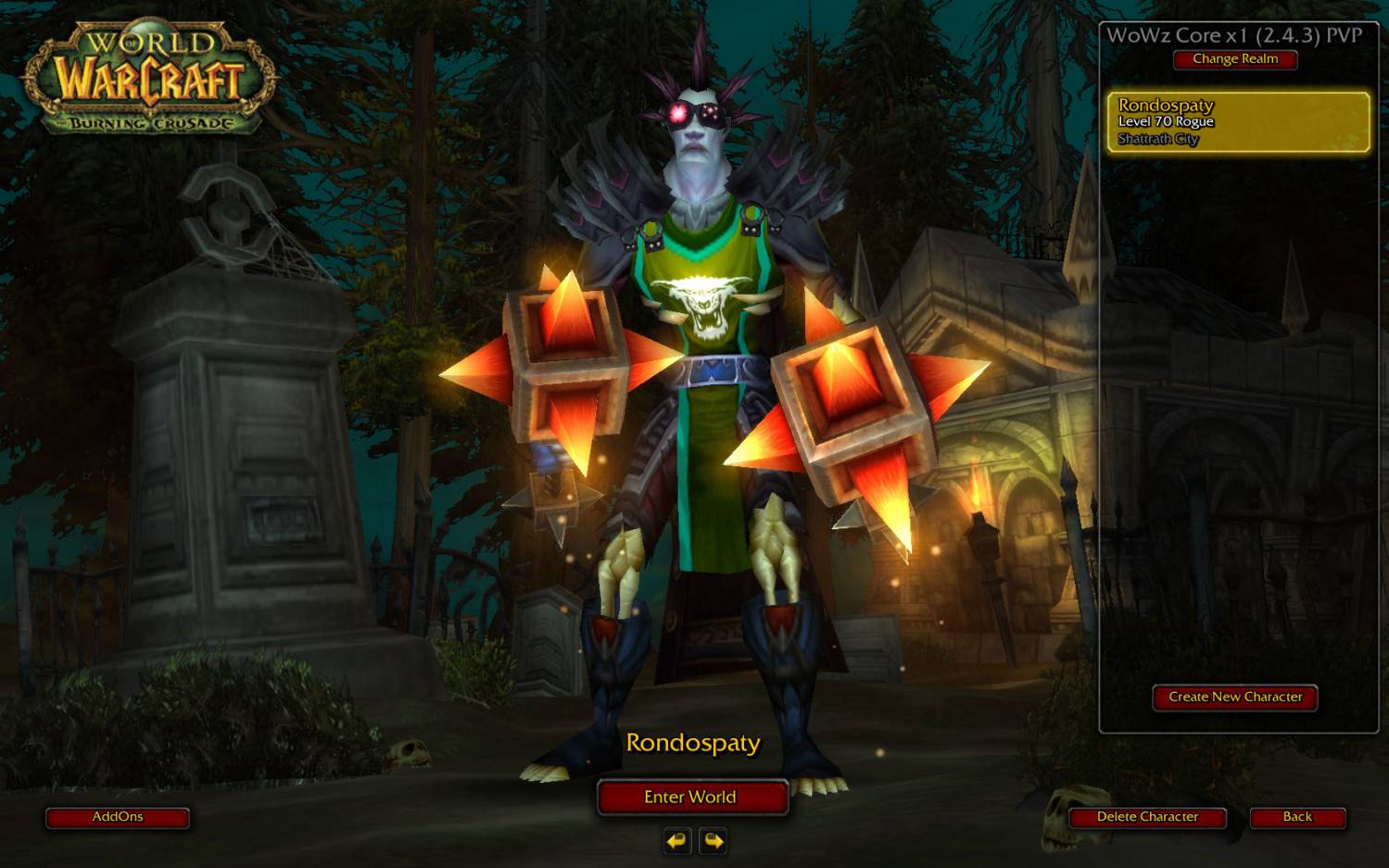Rotate character with right arrow button
The width and height of the screenshot is (1389, 868).
pos(713,840)
